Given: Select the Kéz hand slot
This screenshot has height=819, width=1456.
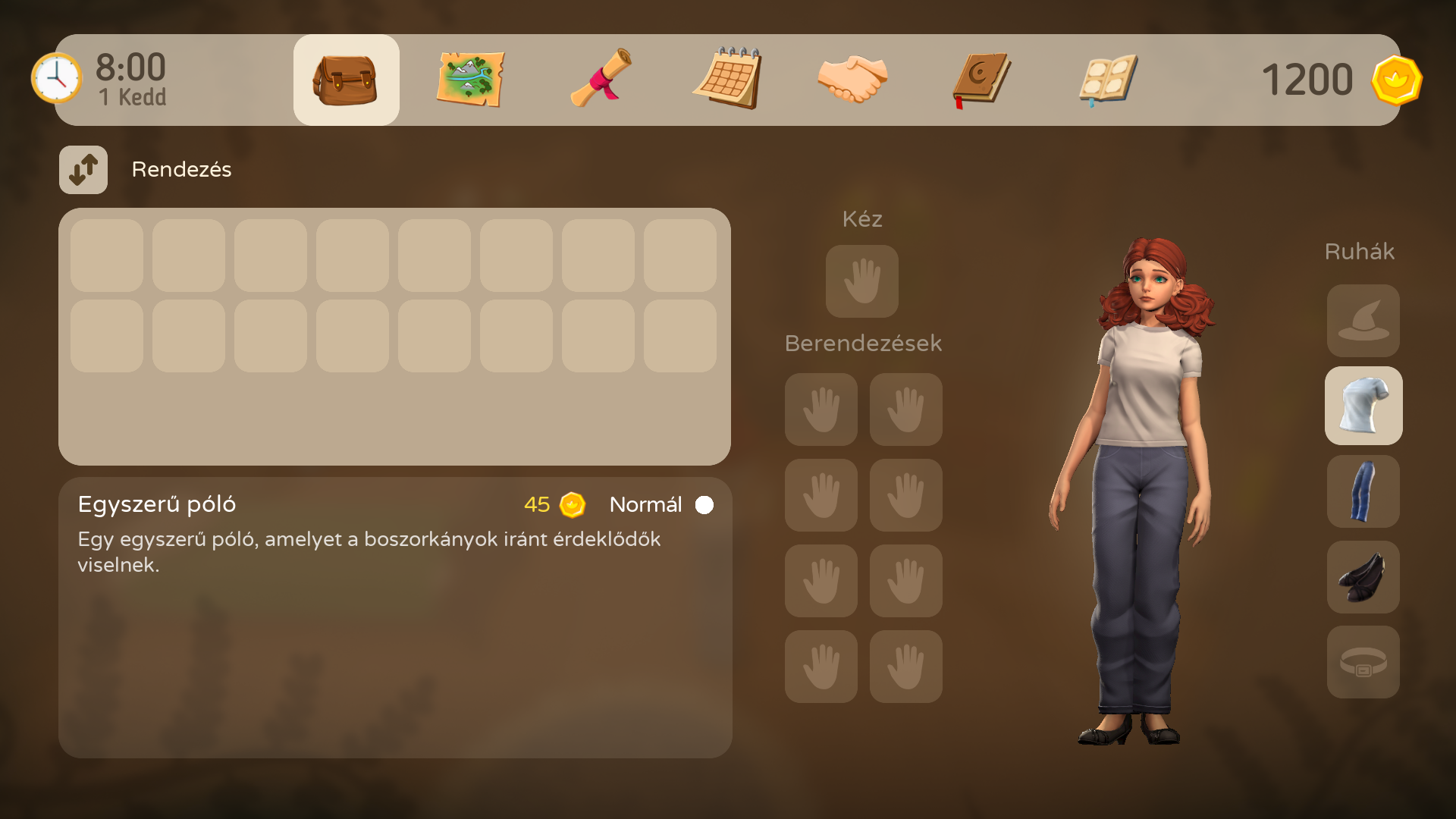Looking at the screenshot, I should [862, 281].
